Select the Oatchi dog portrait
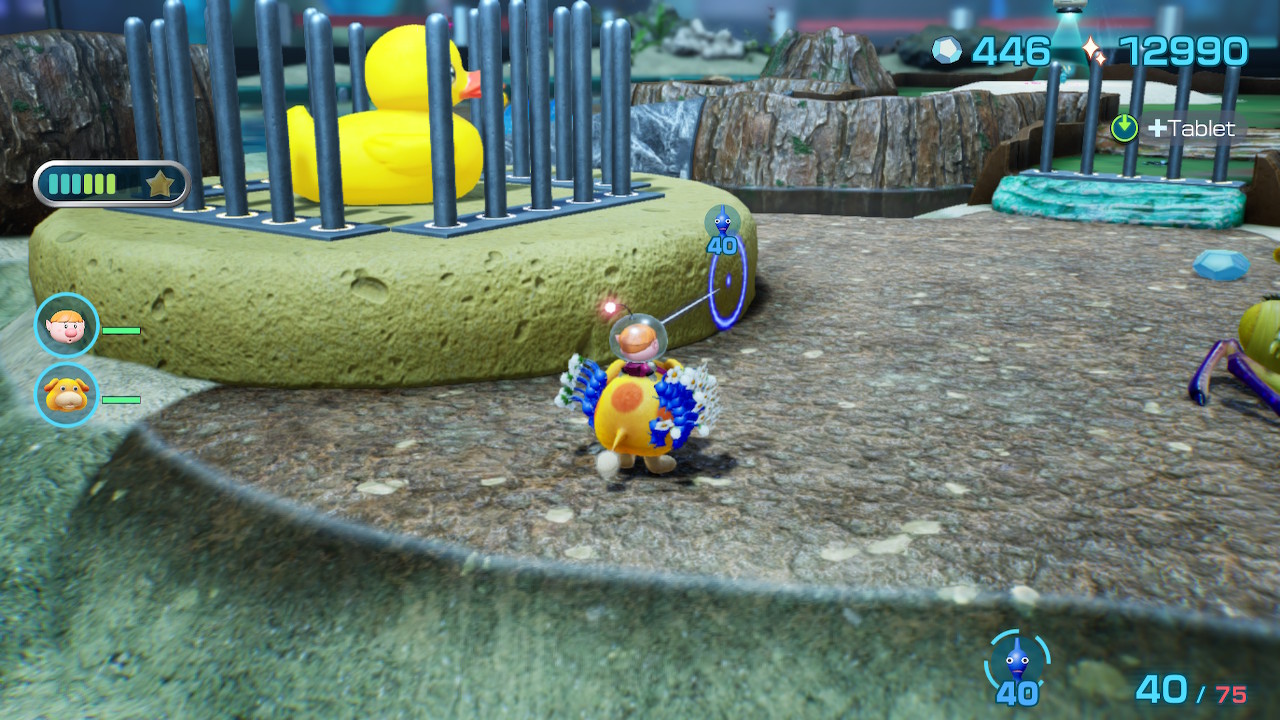Screen dimensions: 1280x720 67,395
